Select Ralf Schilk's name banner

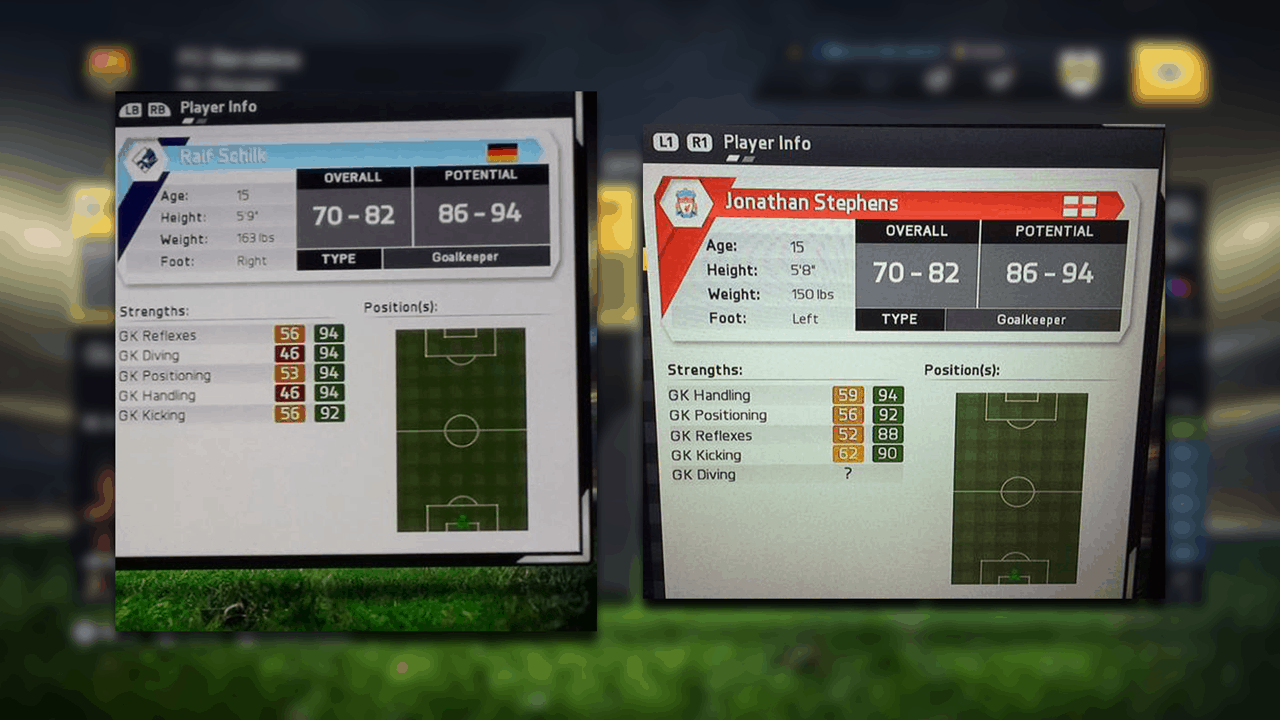(x=330, y=155)
